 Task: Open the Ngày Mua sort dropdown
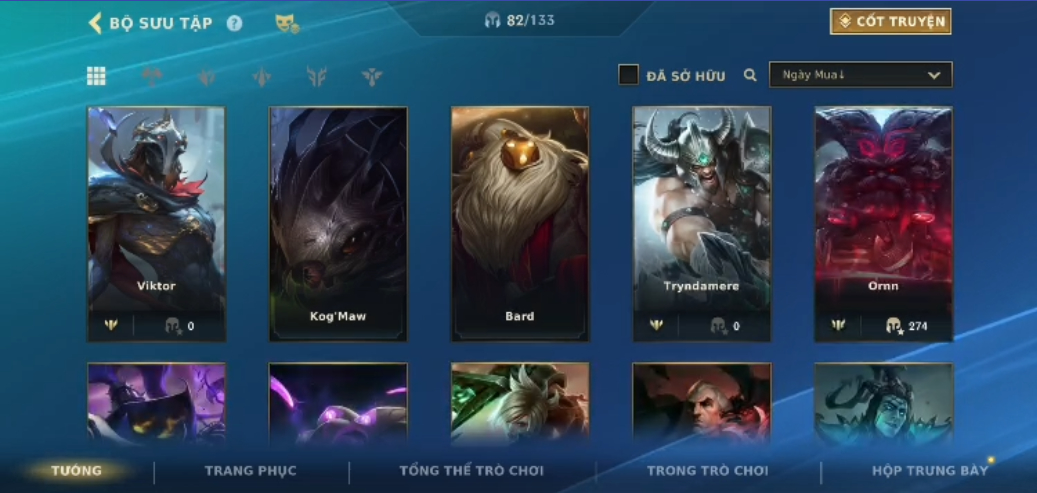[860, 75]
